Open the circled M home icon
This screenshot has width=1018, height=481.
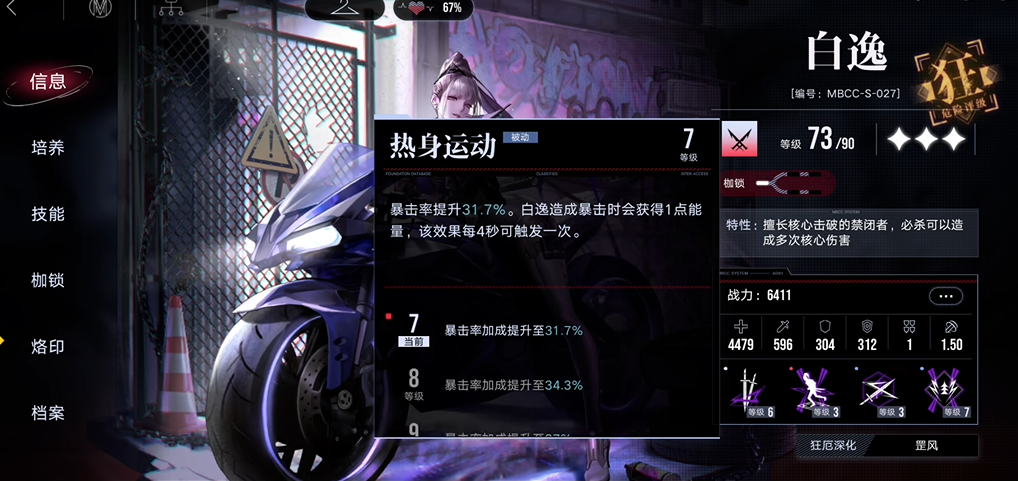pos(101,9)
